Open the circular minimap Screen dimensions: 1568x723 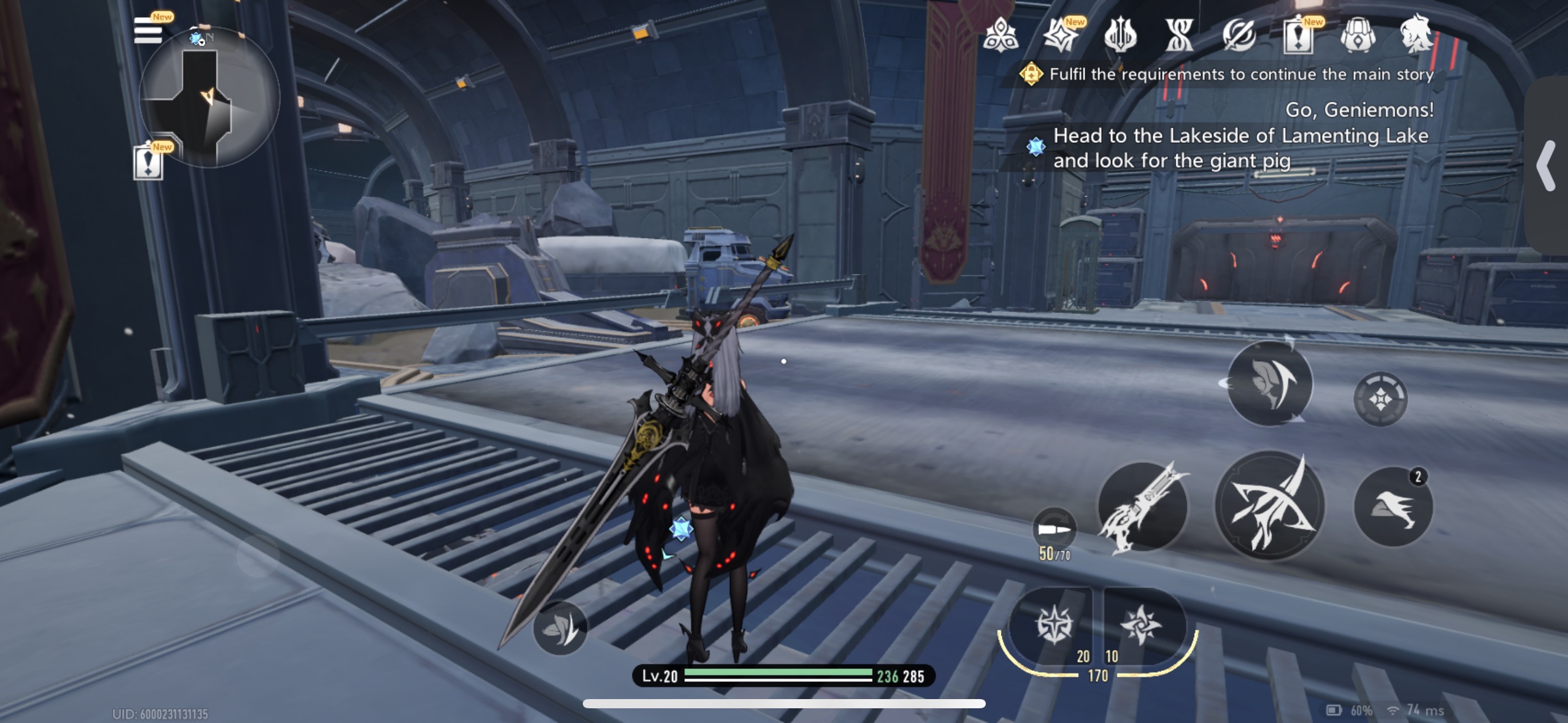coord(209,98)
